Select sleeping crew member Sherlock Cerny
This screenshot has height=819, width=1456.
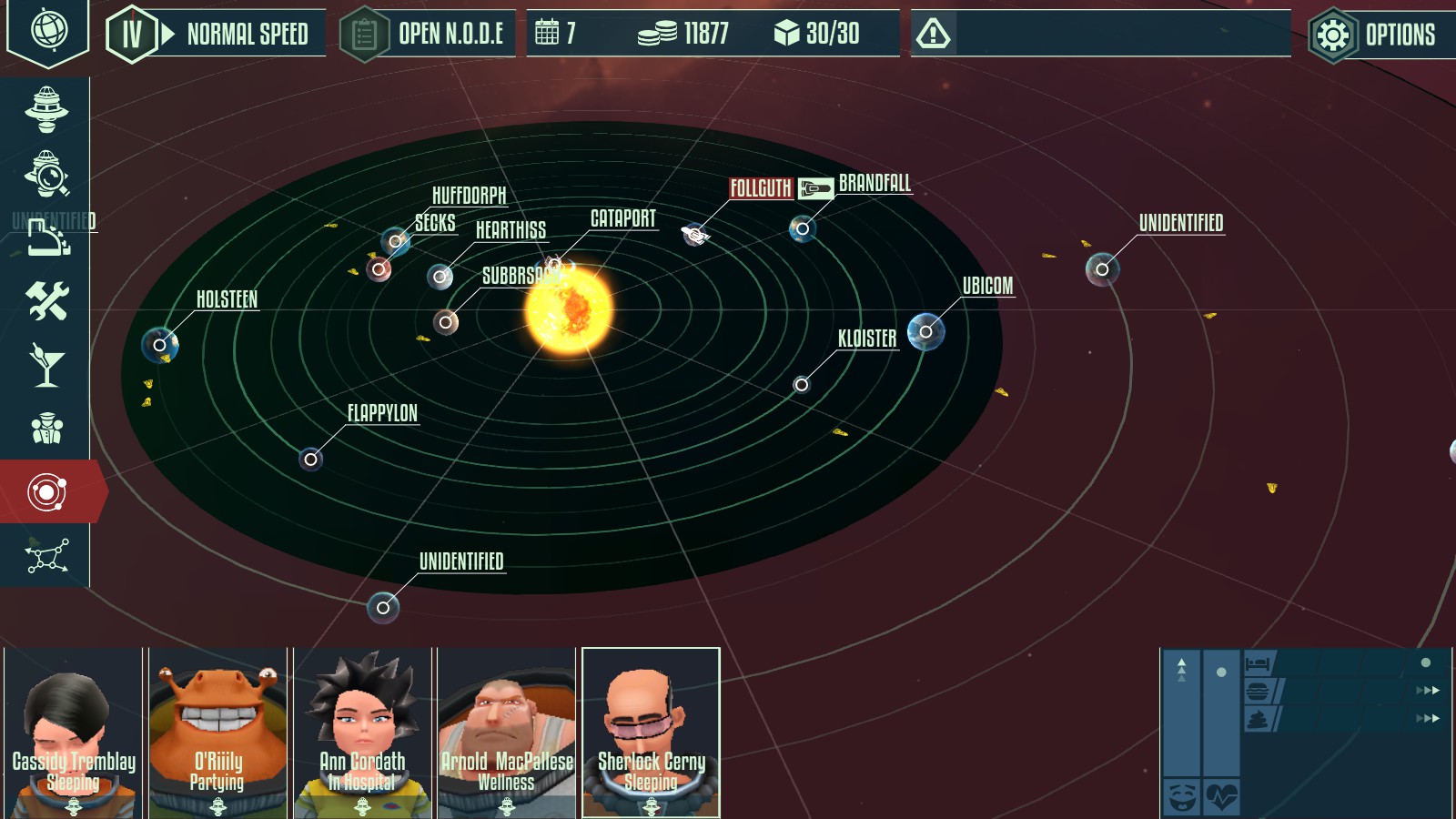point(649,728)
